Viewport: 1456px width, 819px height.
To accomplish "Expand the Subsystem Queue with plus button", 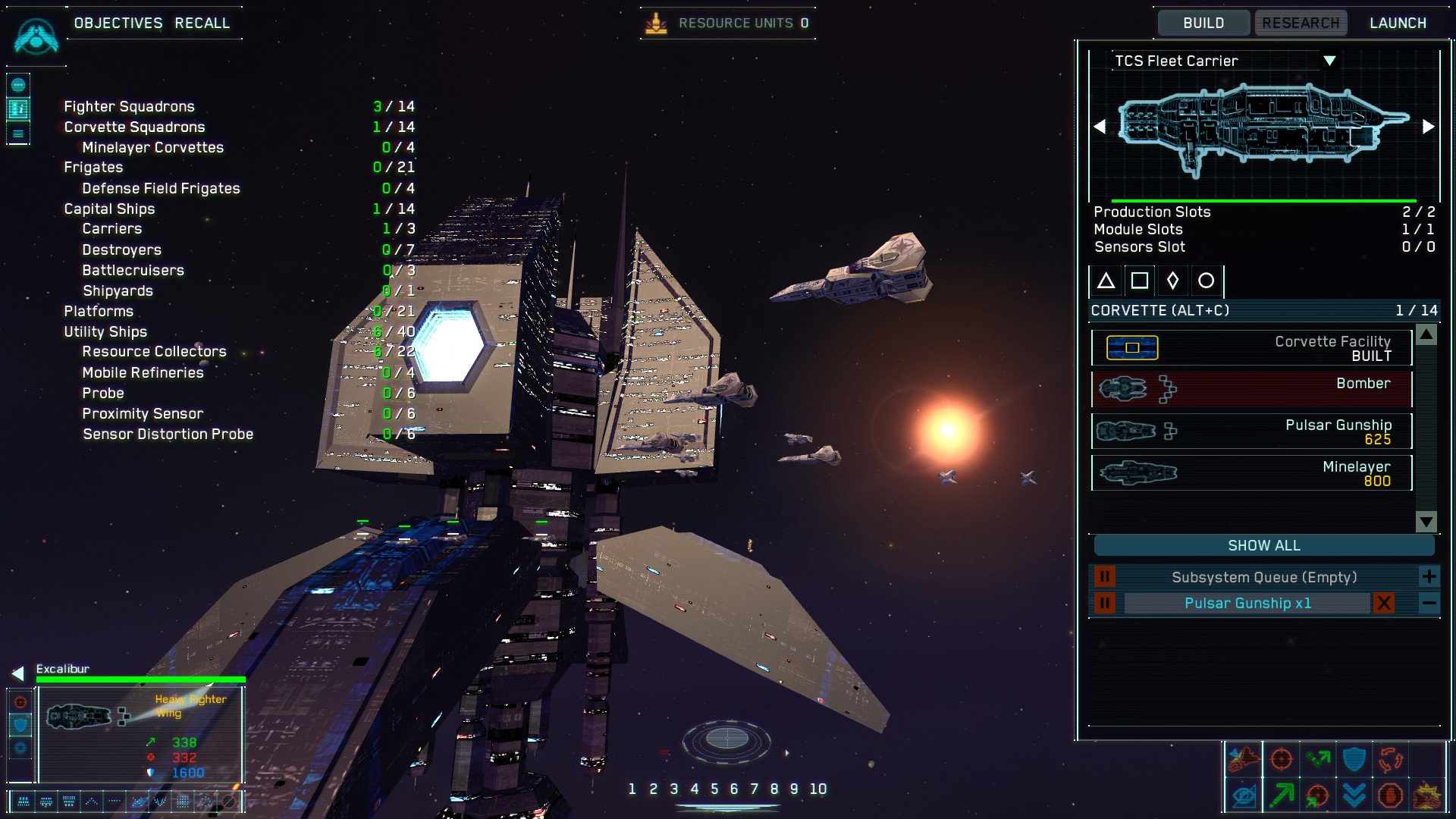I will coord(1429,577).
